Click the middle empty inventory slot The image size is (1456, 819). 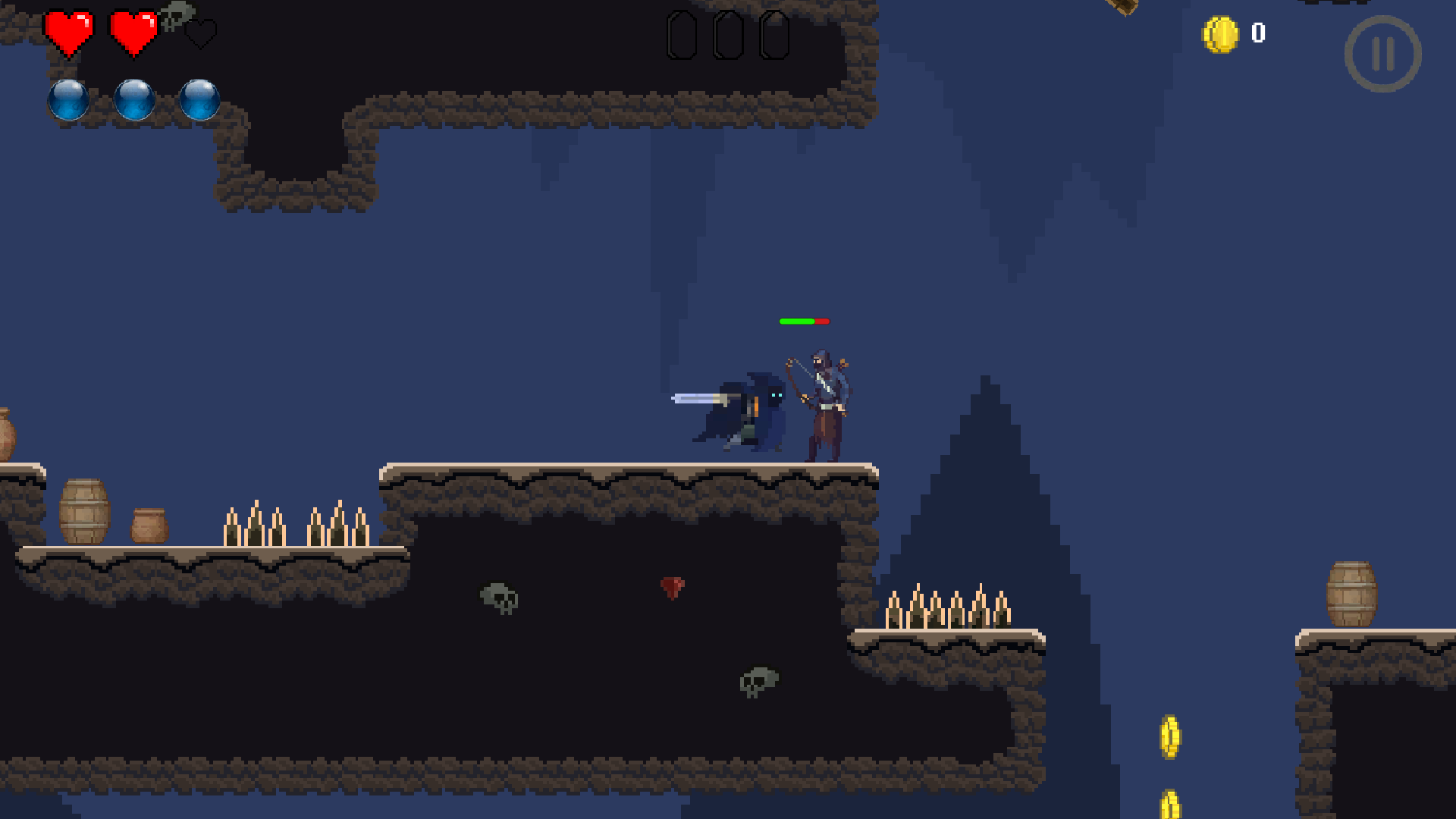click(728, 33)
